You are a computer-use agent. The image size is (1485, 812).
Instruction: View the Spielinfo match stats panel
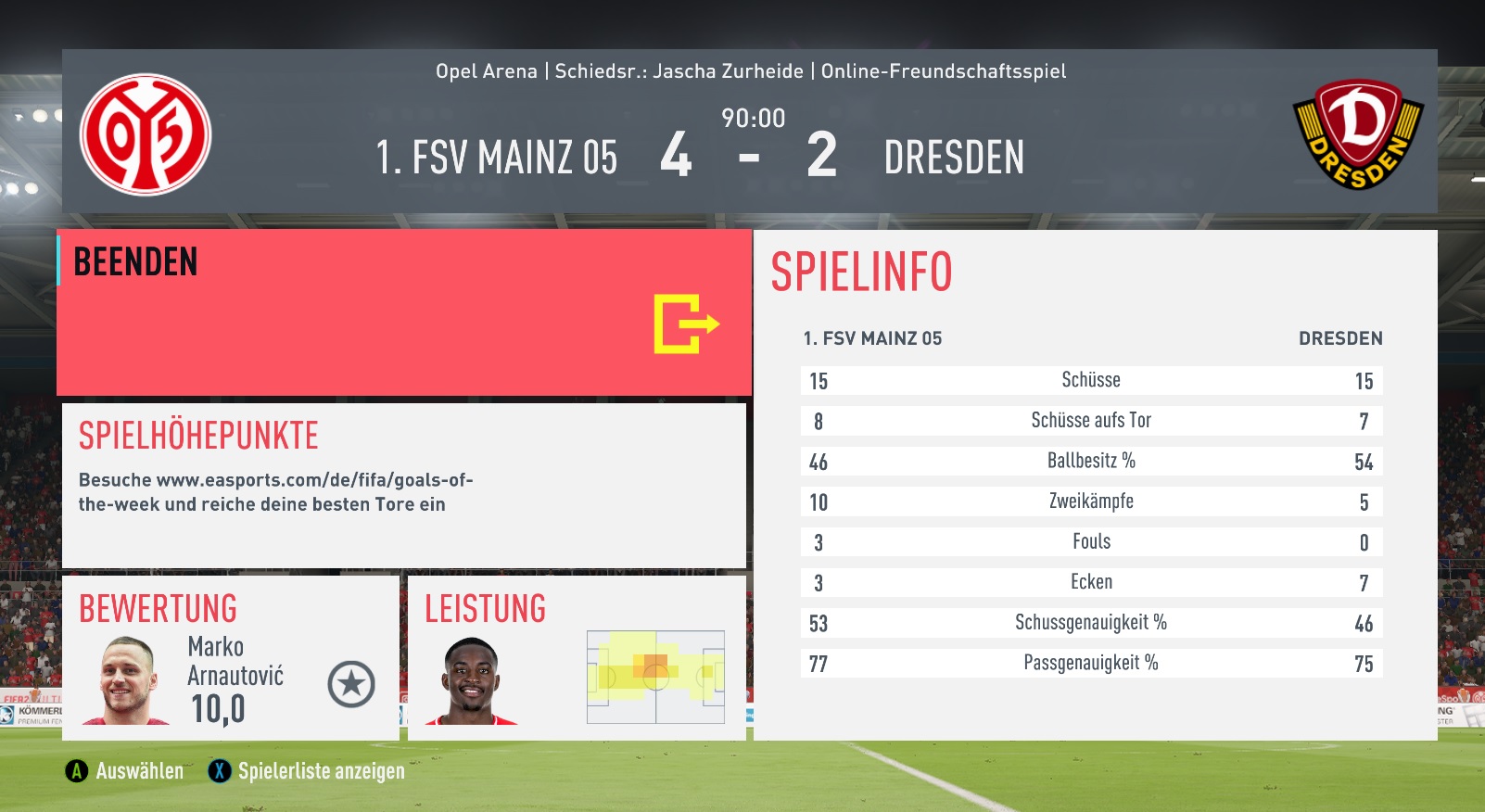(x=1095, y=485)
